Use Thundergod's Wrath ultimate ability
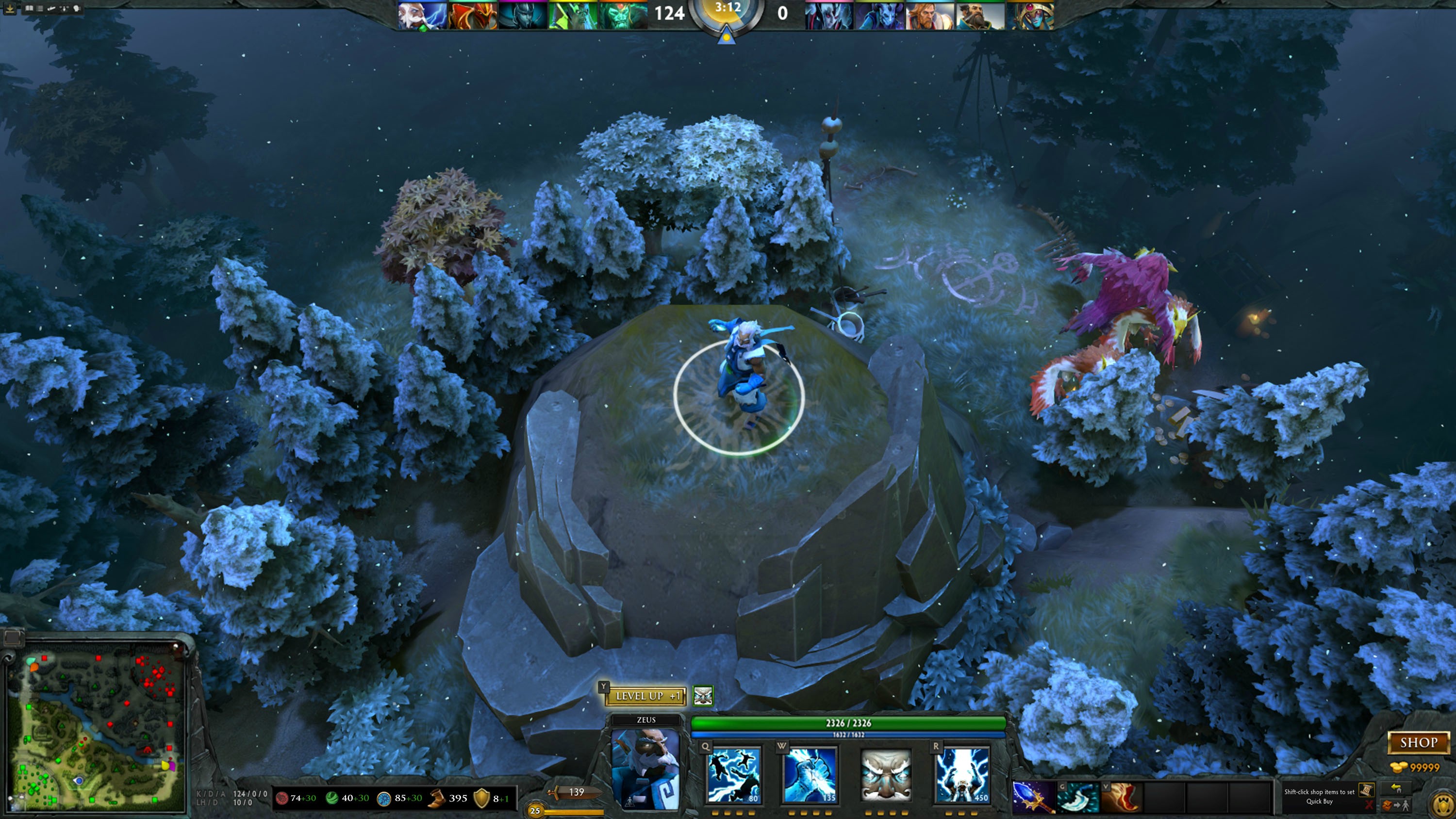 click(961, 774)
